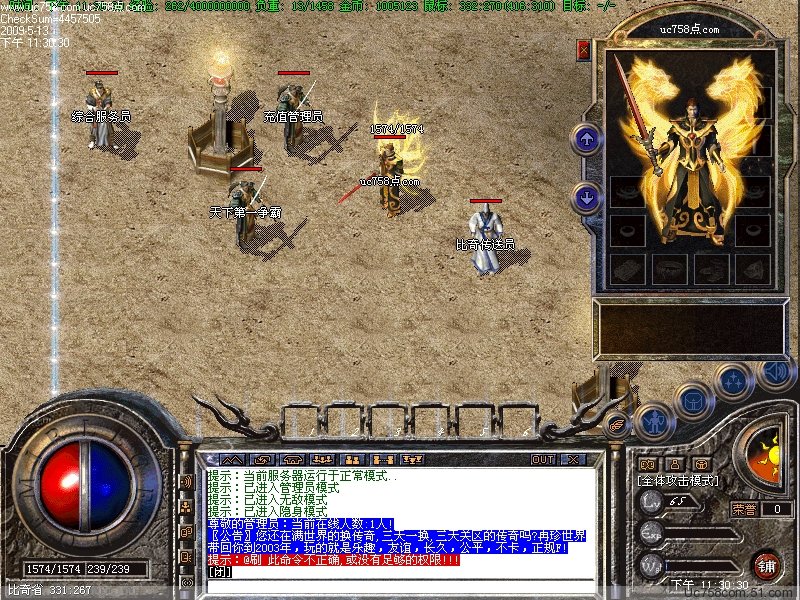Screen dimensions: 800x600
Task: Switch the attack mode label 全体攻击模式
Action: [677, 481]
